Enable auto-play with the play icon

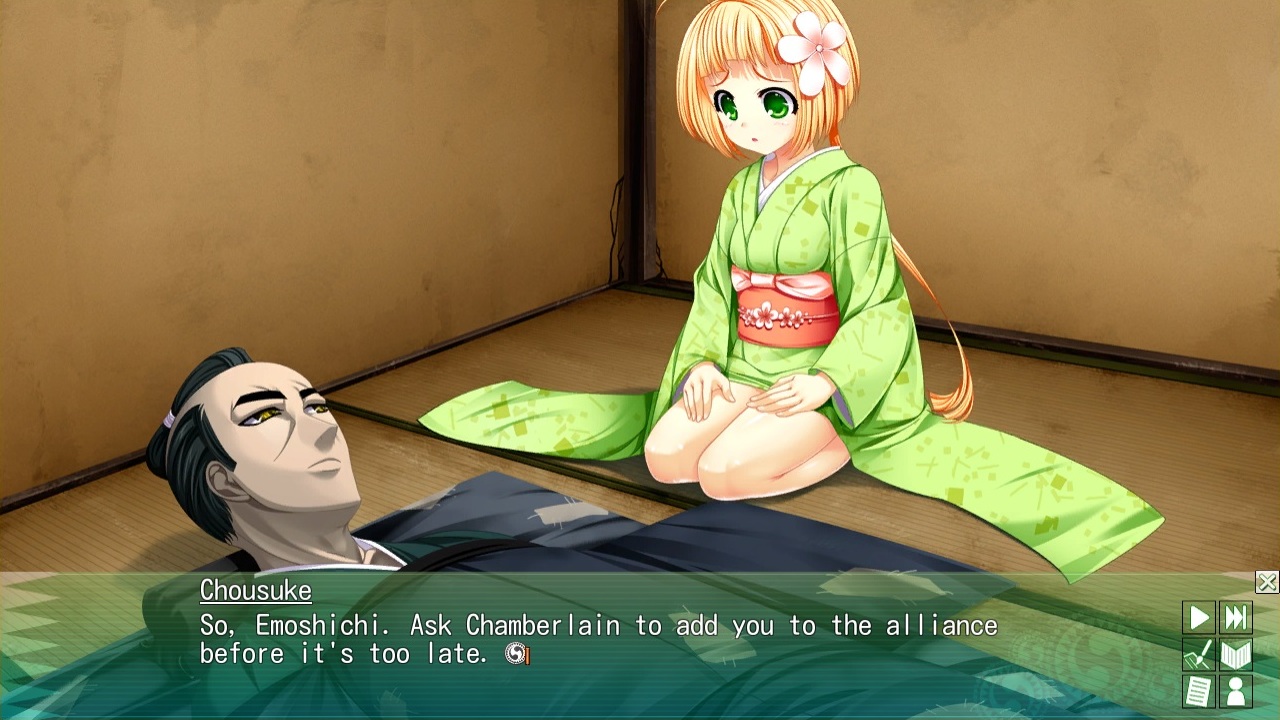[1199, 615]
